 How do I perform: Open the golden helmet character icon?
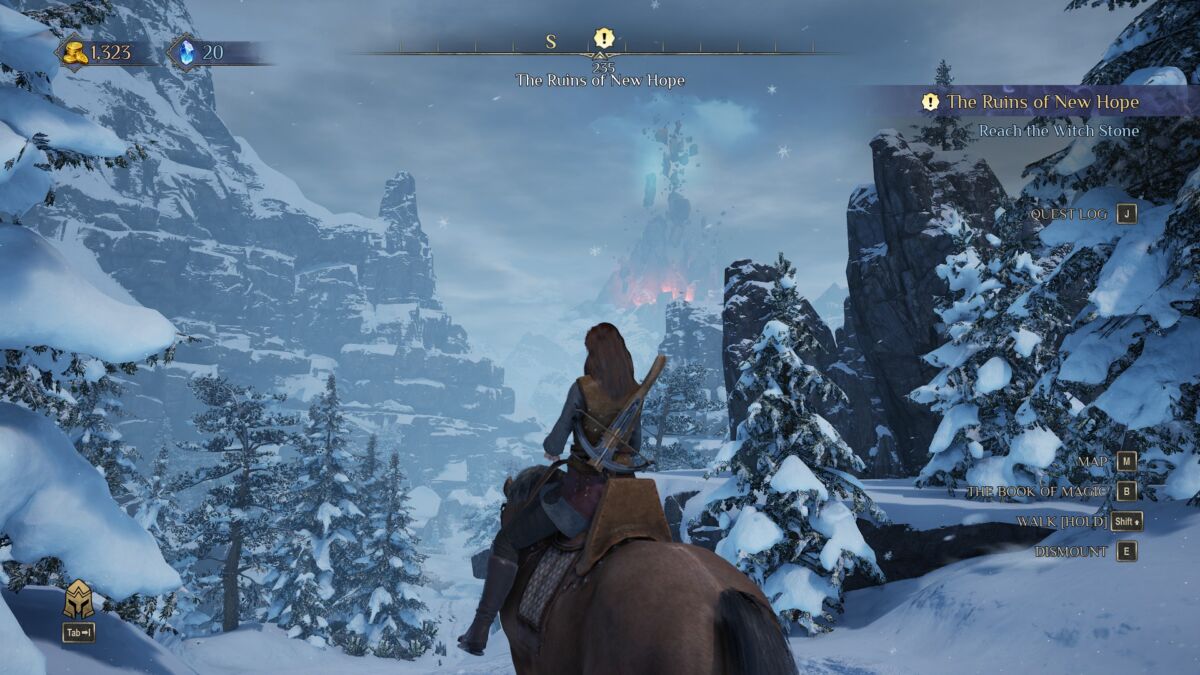79,599
